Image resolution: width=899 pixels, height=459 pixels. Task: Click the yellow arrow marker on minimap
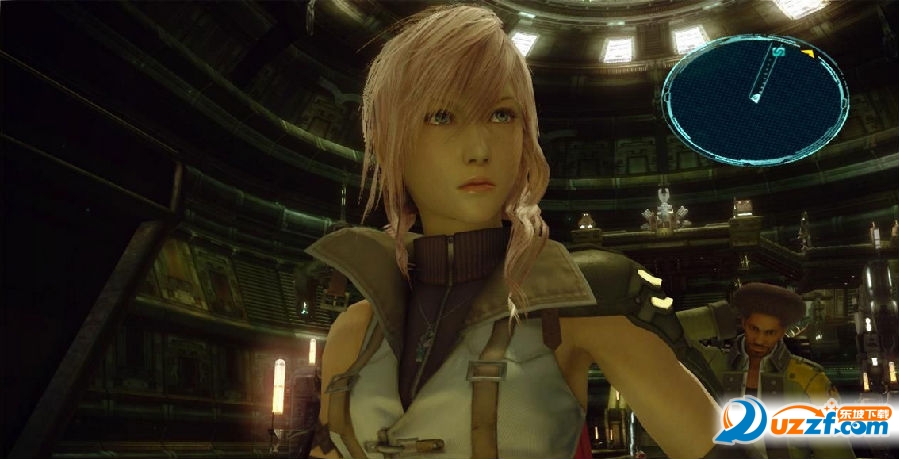806,51
